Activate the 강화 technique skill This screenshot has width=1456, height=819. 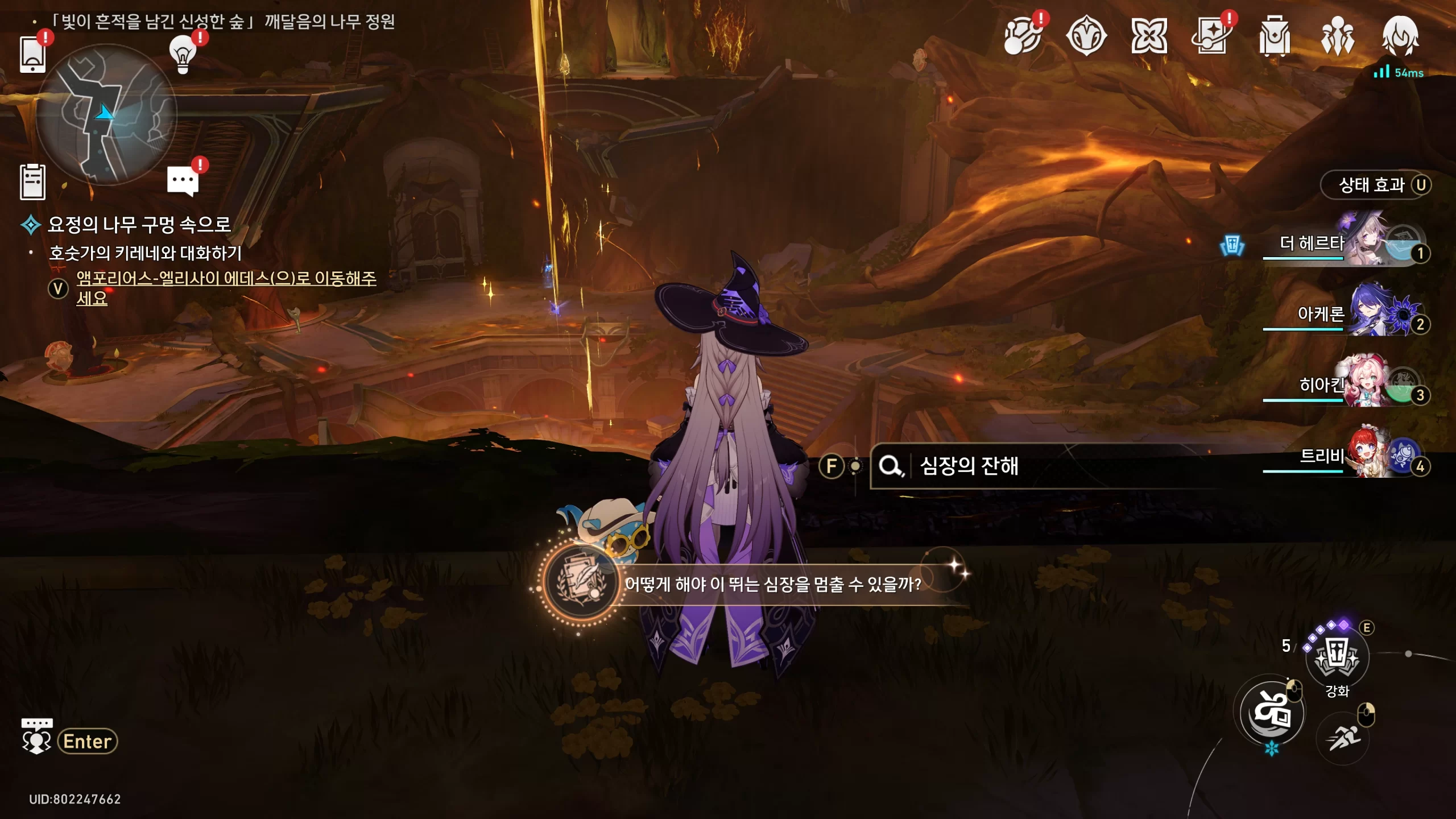1337,657
